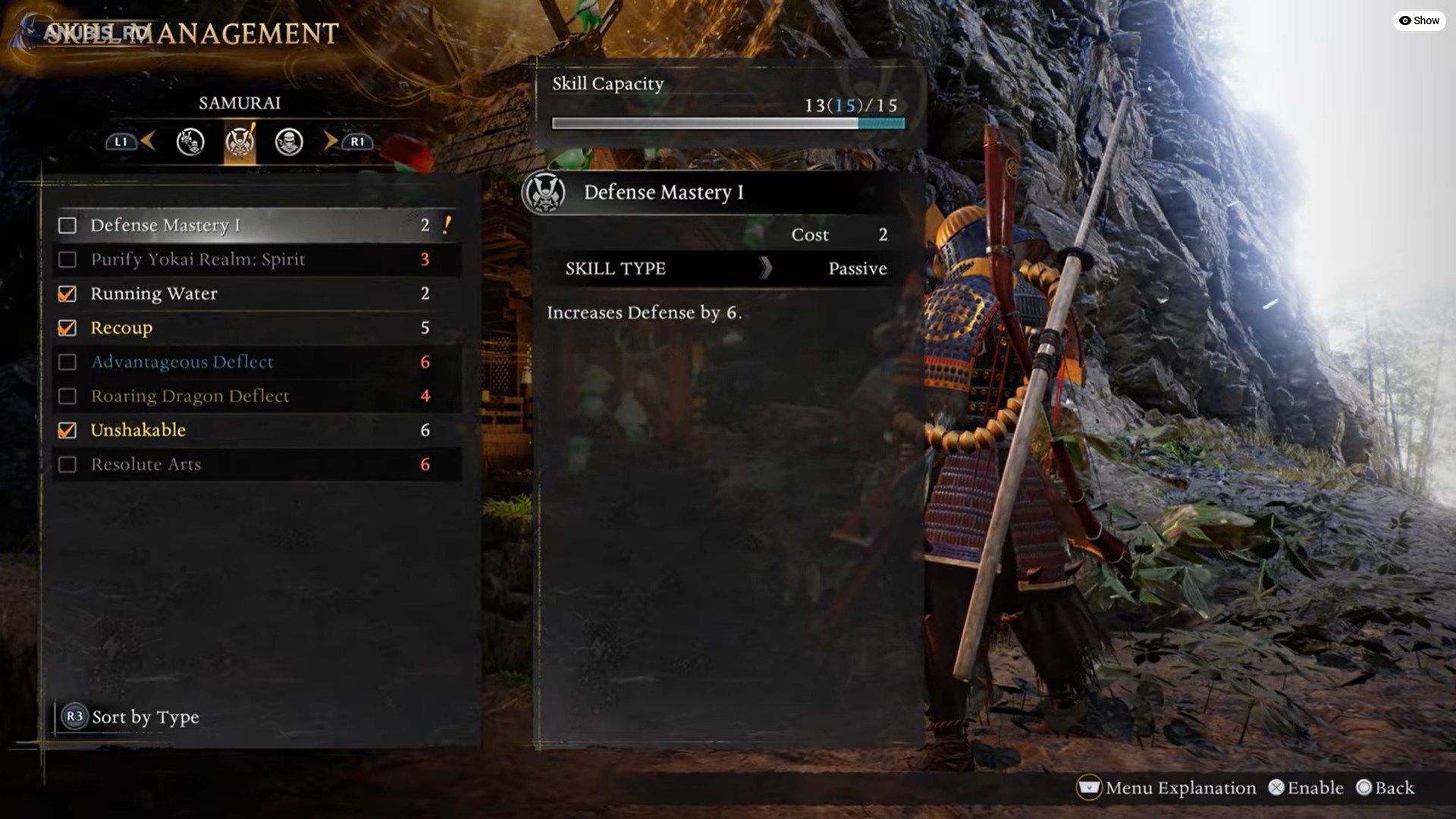Open the highlighted samurai helmet category tab
Viewport: 1456px width, 819px height.
(240, 142)
